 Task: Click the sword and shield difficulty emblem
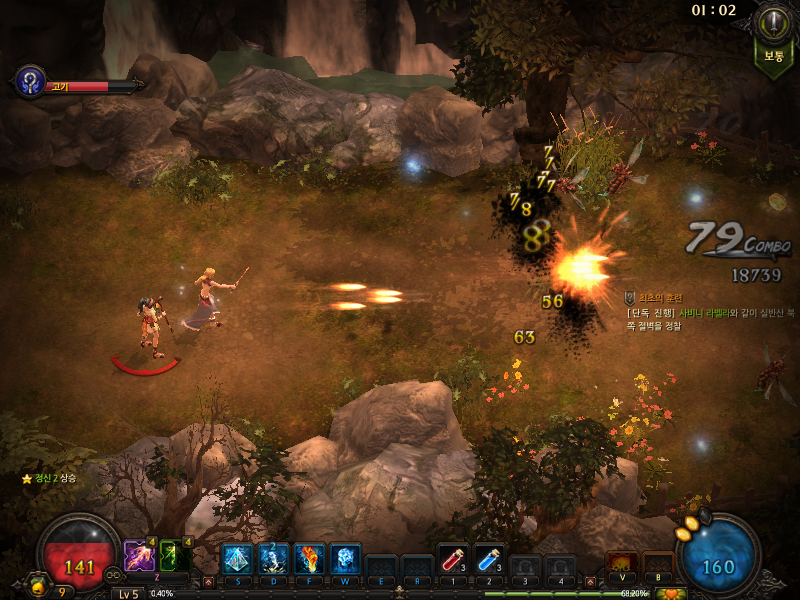772,24
